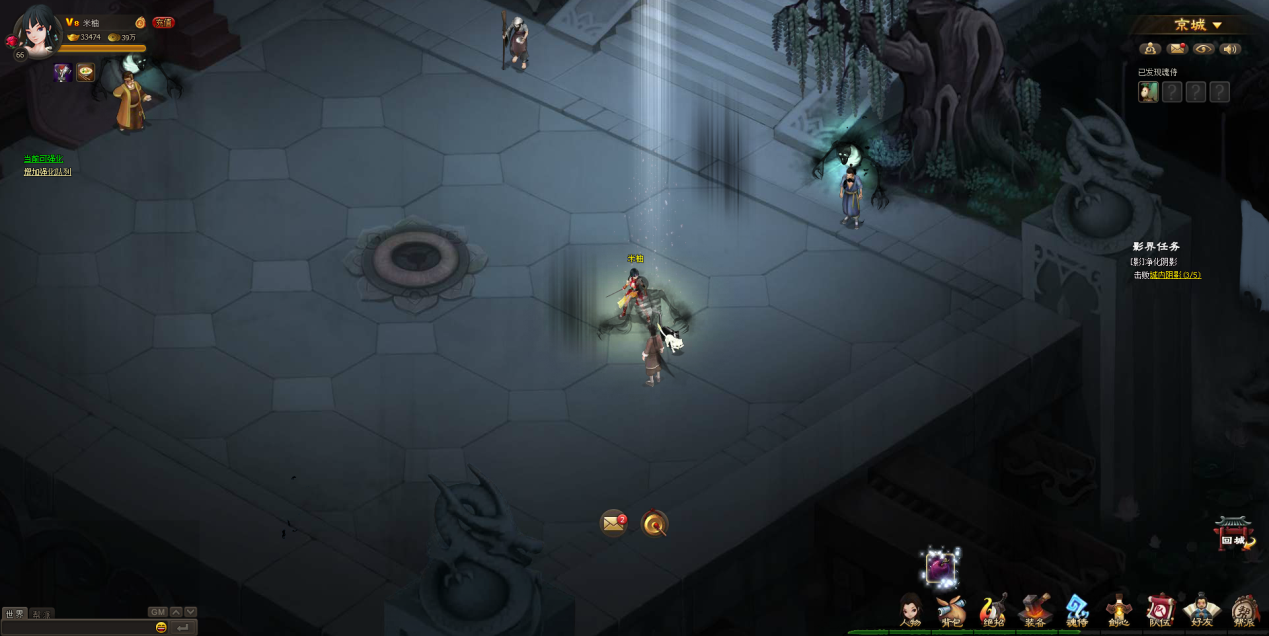This screenshot has height=636, width=1269.
Task: Open the 队伍 team scroll
Action: pos(1160,610)
